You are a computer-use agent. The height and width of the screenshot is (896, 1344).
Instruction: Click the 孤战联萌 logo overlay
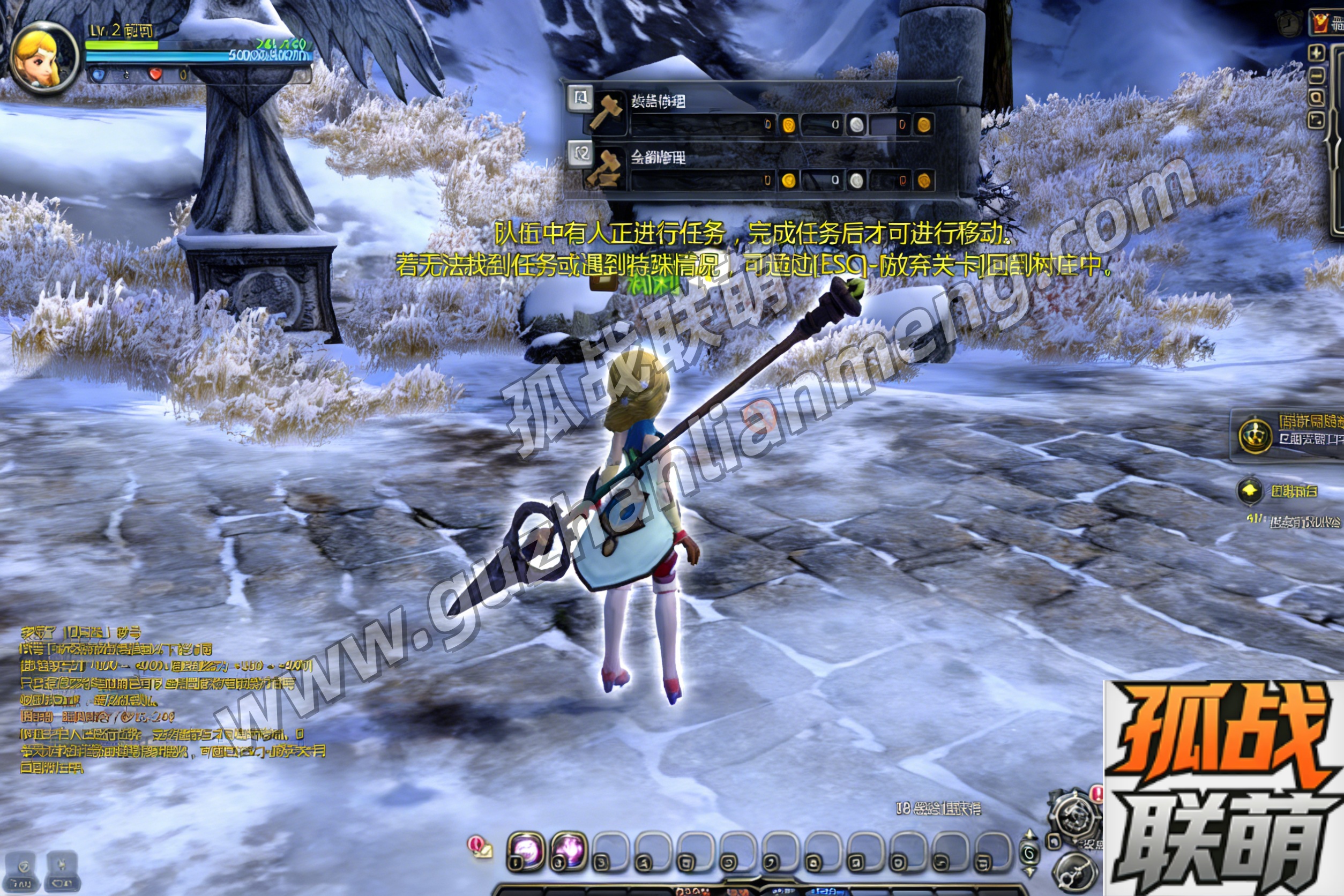click(x=1223, y=789)
